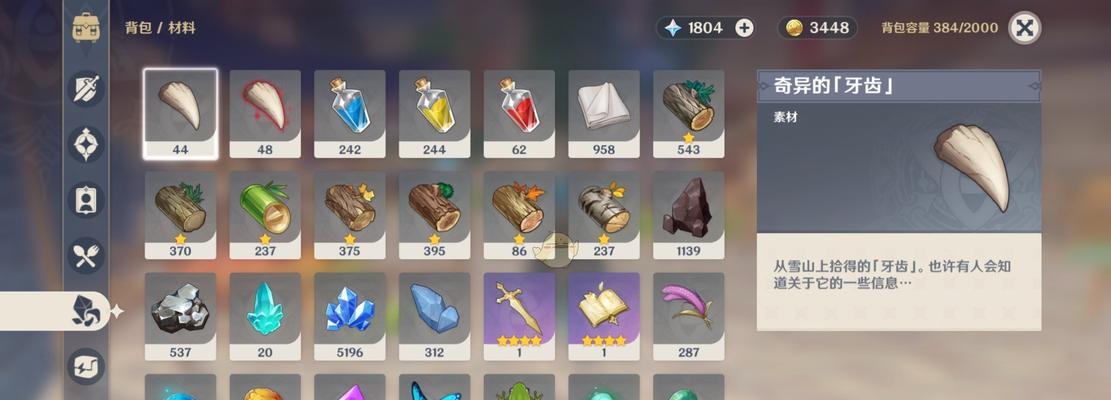
Task: Select the blue crystal cluster with count 5196
Action: (350, 309)
